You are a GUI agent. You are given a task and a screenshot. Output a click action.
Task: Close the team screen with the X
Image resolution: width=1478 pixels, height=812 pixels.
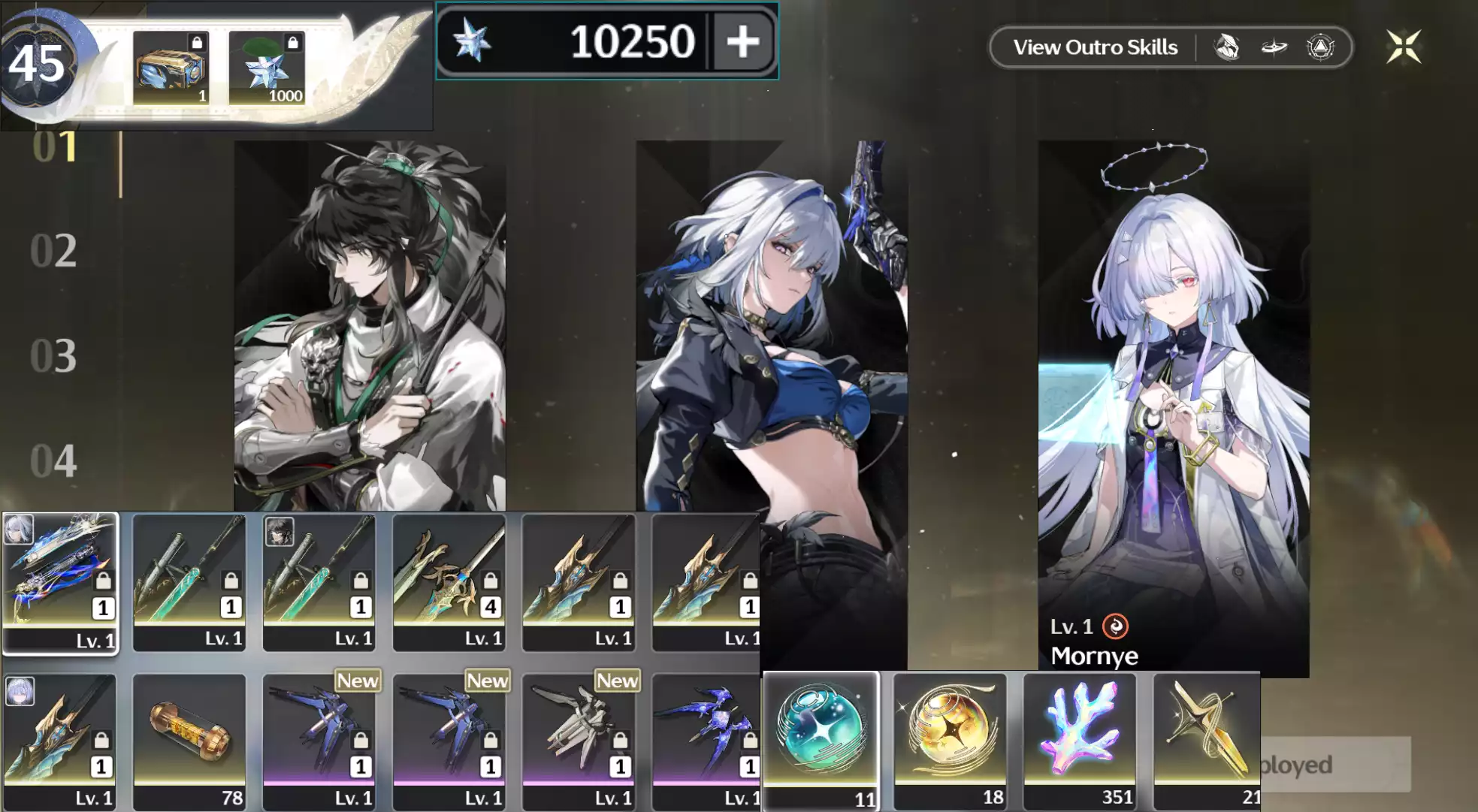(1404, 47)
